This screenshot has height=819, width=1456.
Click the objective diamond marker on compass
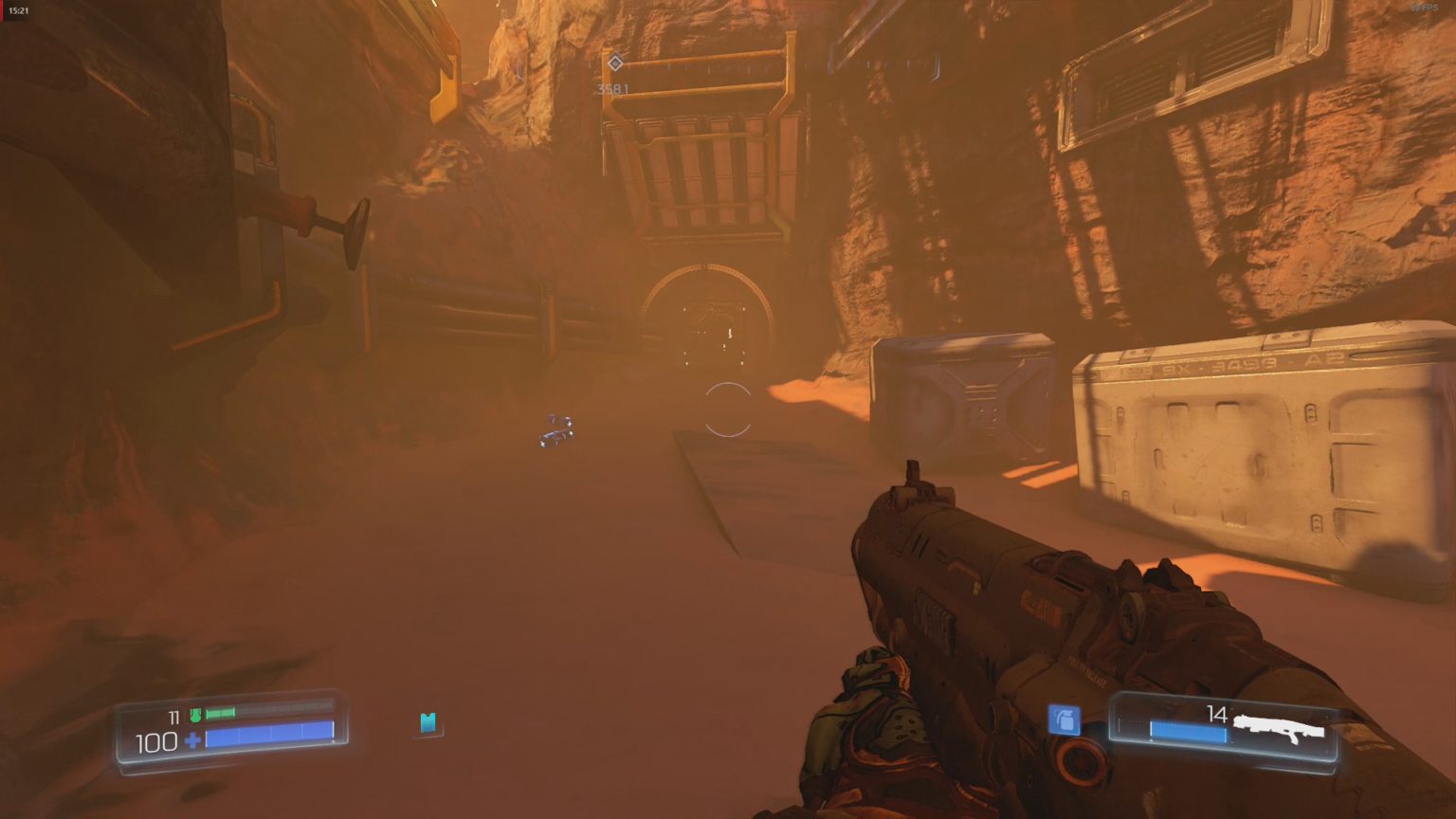coord(617,64)
